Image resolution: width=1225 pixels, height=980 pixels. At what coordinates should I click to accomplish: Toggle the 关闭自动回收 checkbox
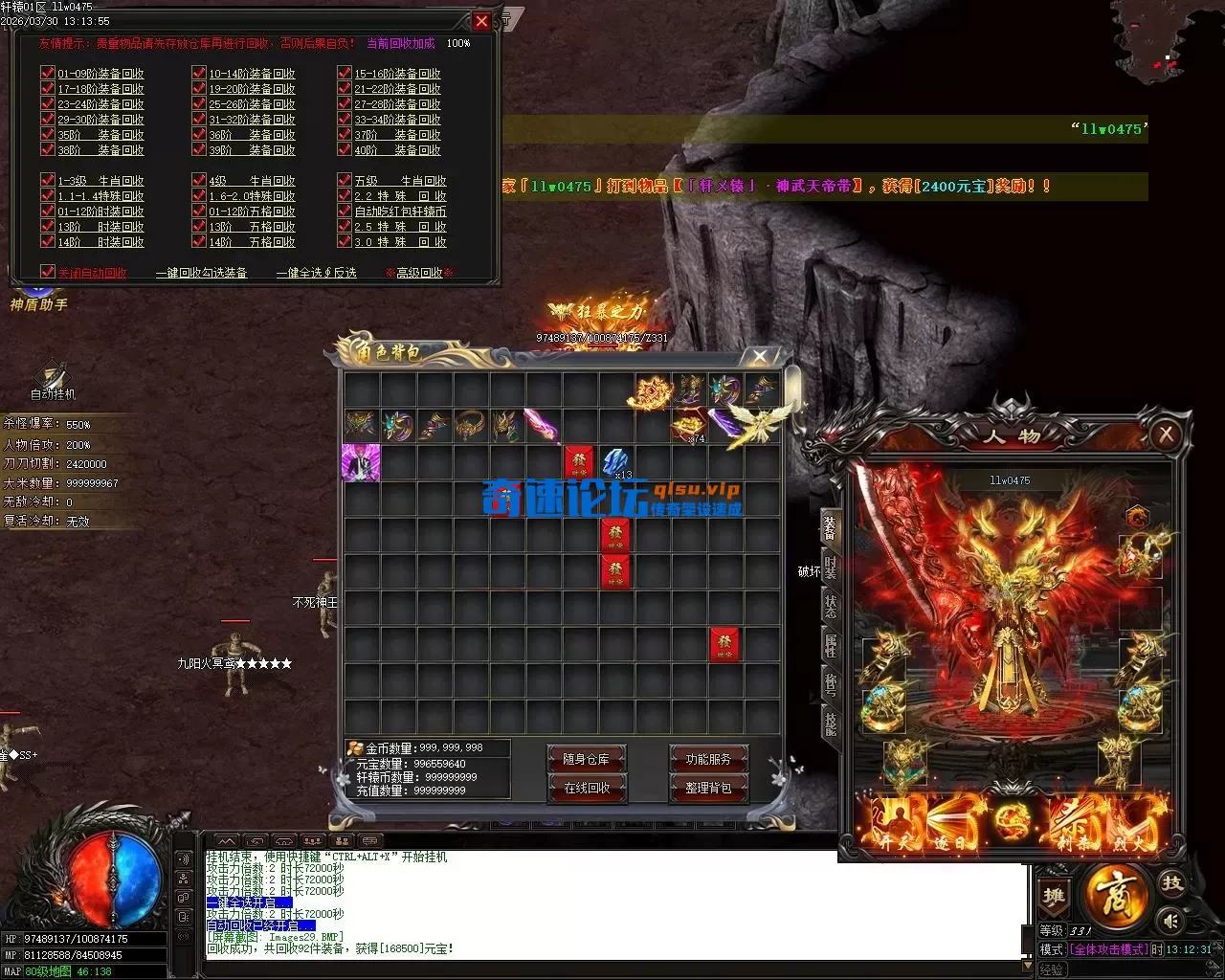[48, 272]
